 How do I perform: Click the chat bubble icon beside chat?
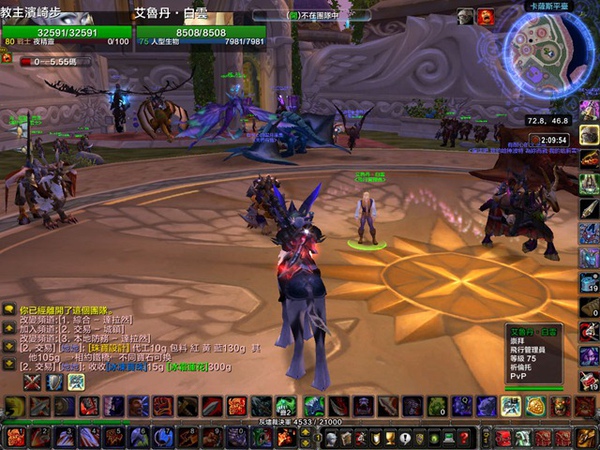(x=8, y=309)
